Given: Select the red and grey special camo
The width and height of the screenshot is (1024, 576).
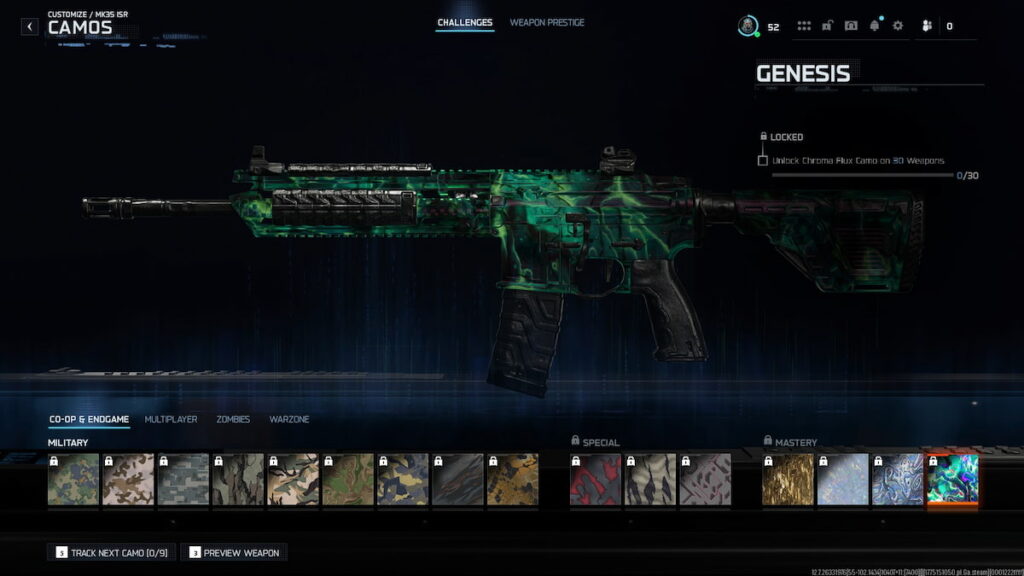Looking at the screenshot, I should (595, 480).
